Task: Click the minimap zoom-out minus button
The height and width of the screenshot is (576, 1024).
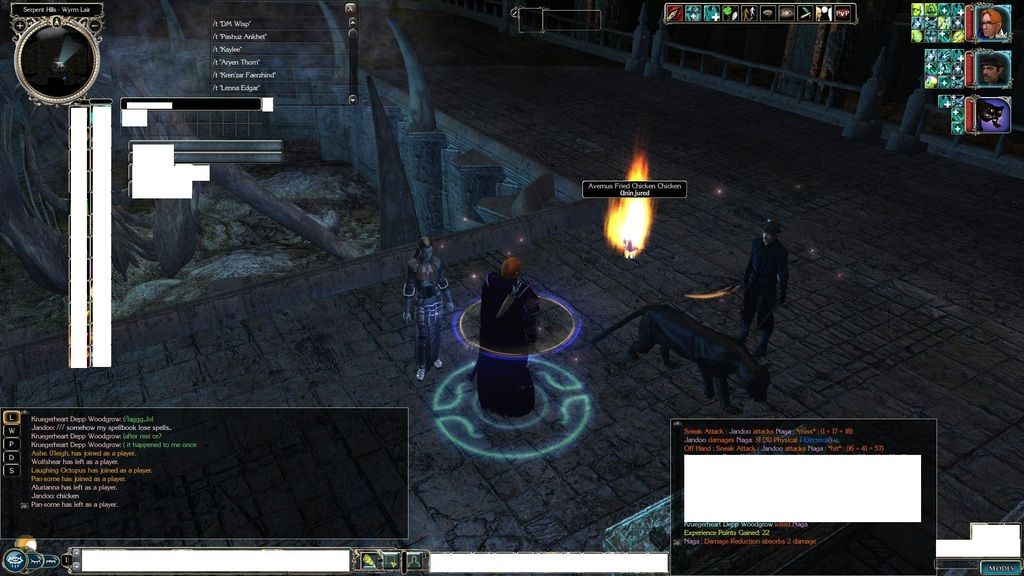Action: point(94,25)
